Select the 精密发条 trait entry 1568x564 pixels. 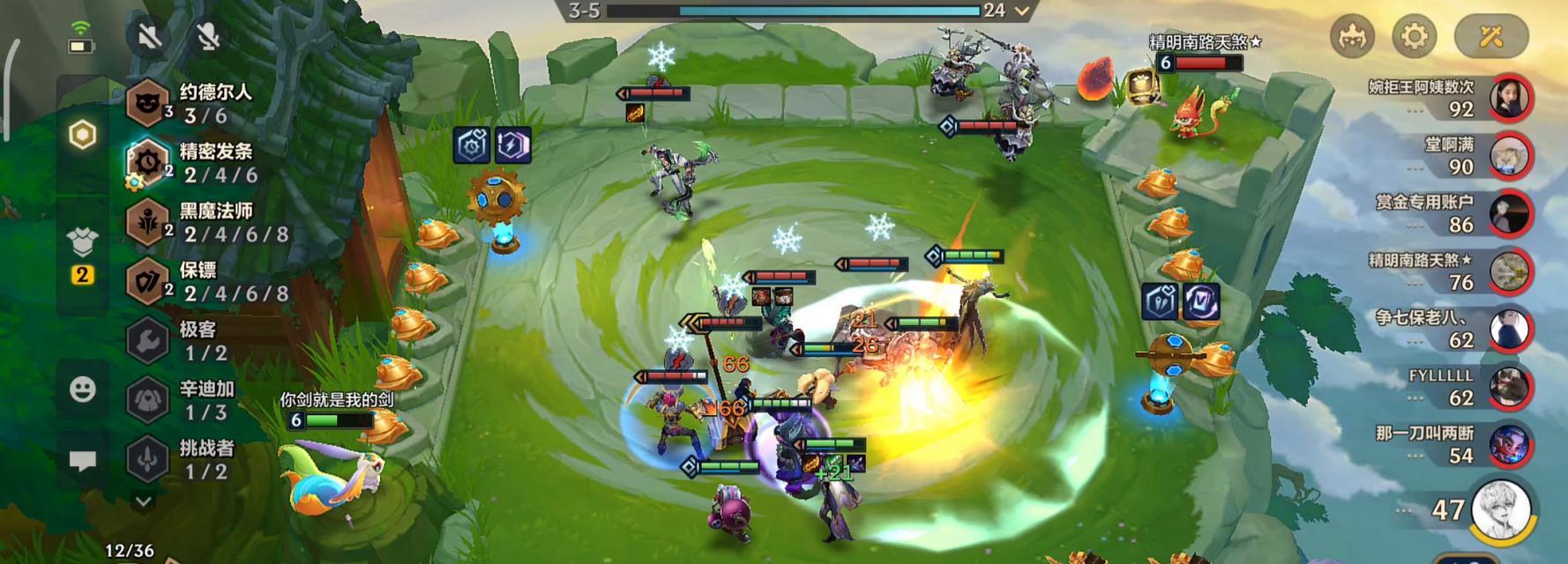pyautogui.click(x=203, y=163)
